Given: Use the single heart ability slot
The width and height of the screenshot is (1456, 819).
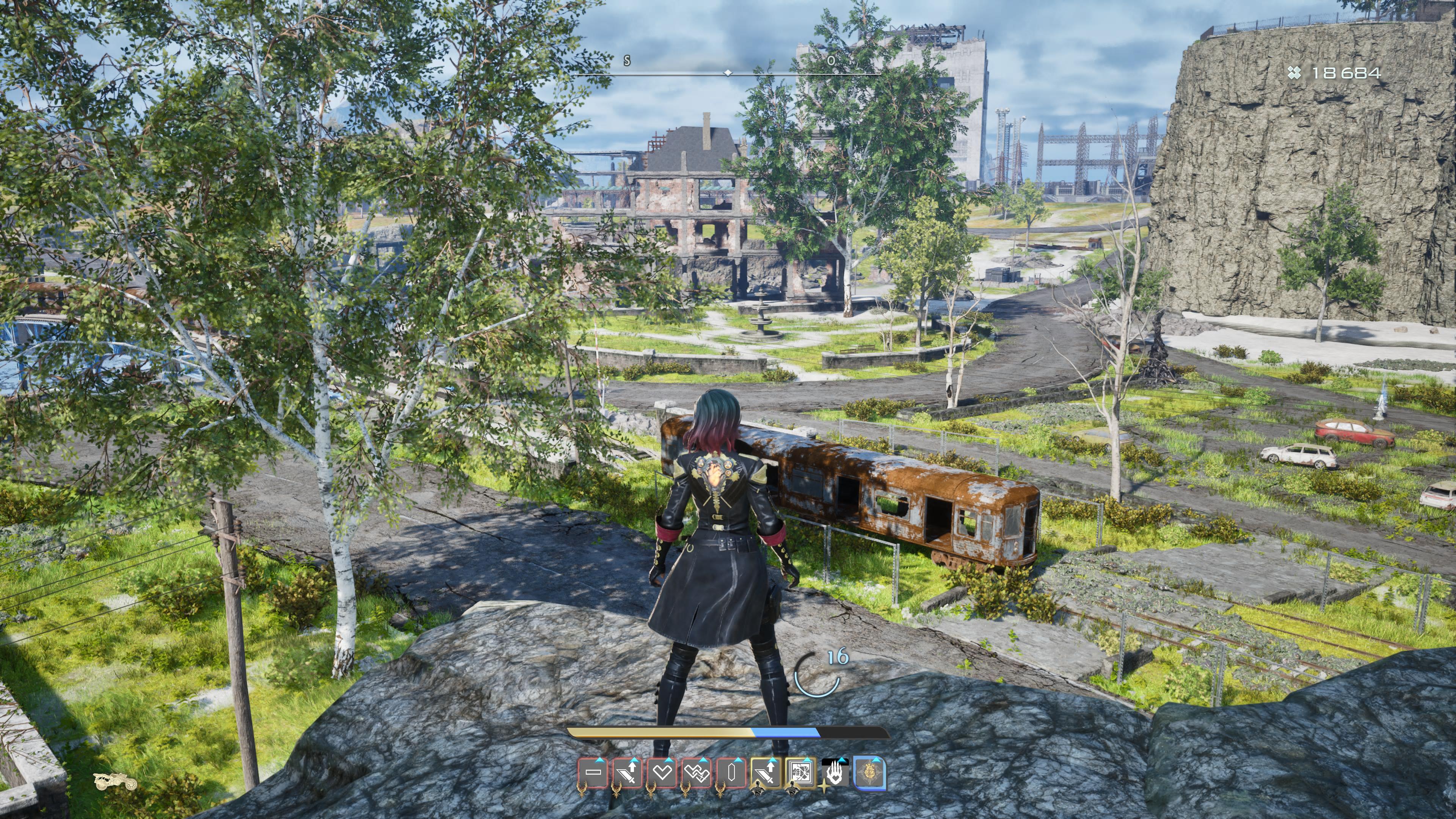Looking at the screenshot, I should [662, 772].
